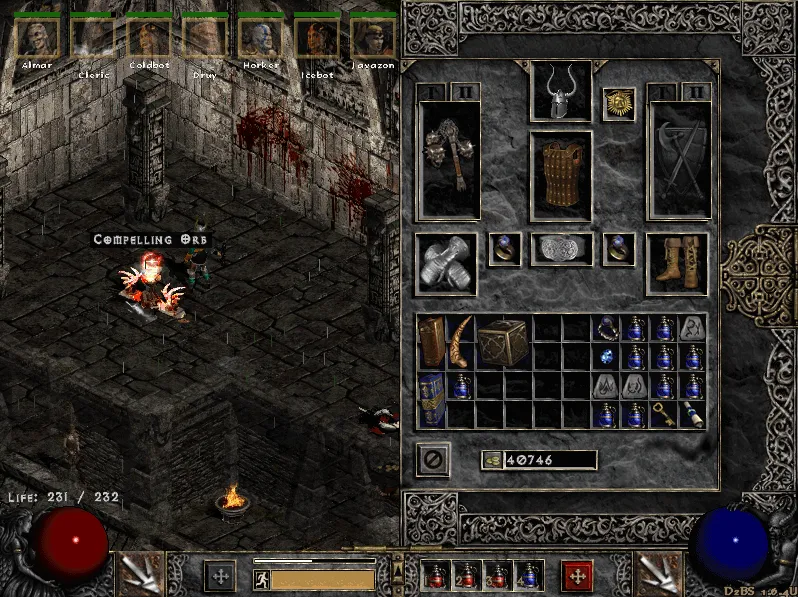The width and height of the screenshot is (798, 597).
Task: Select the equipped belt slot
Action: [560, 250]
